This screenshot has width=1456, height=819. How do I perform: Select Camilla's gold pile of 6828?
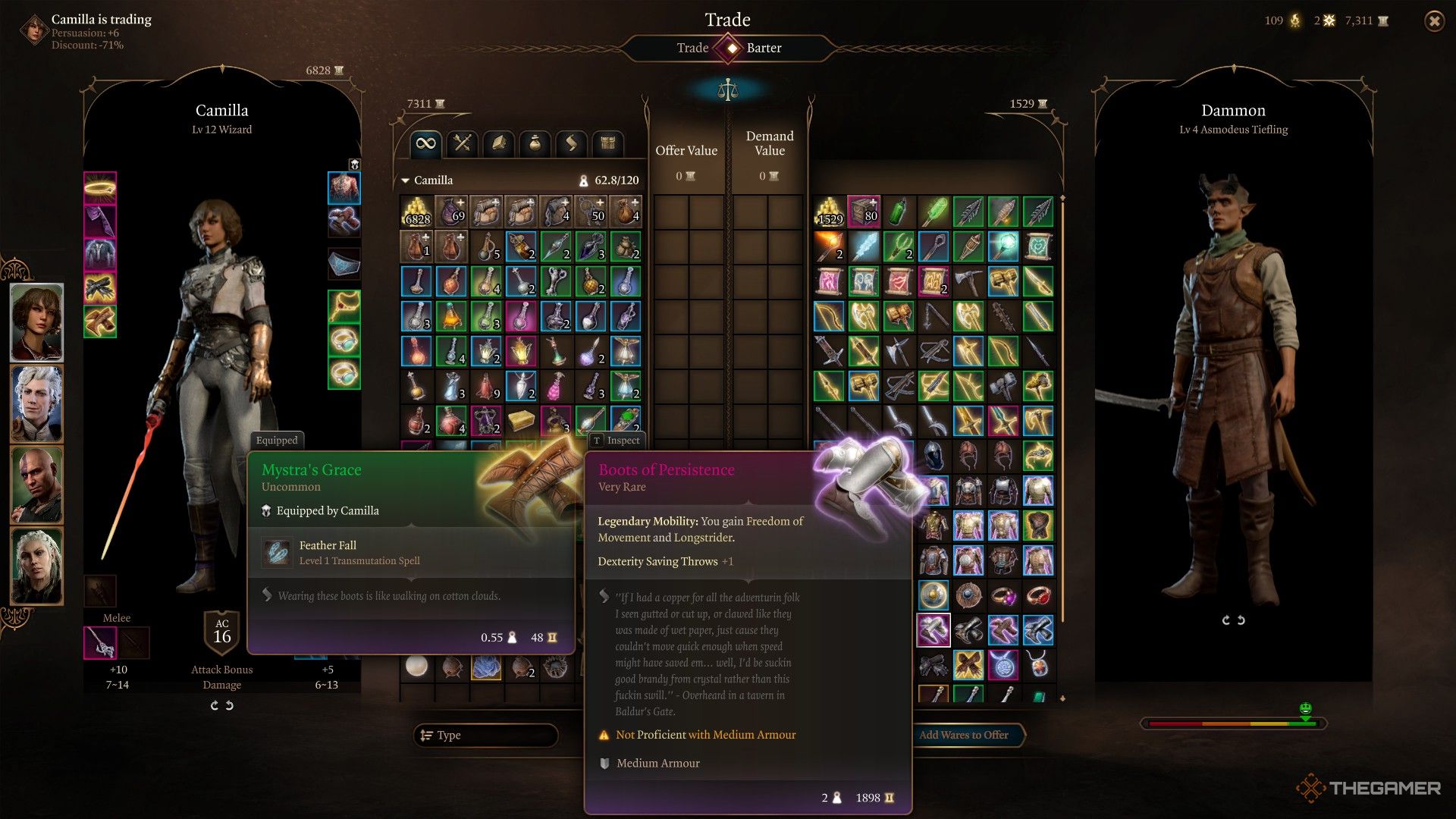[x=417, y=212]
